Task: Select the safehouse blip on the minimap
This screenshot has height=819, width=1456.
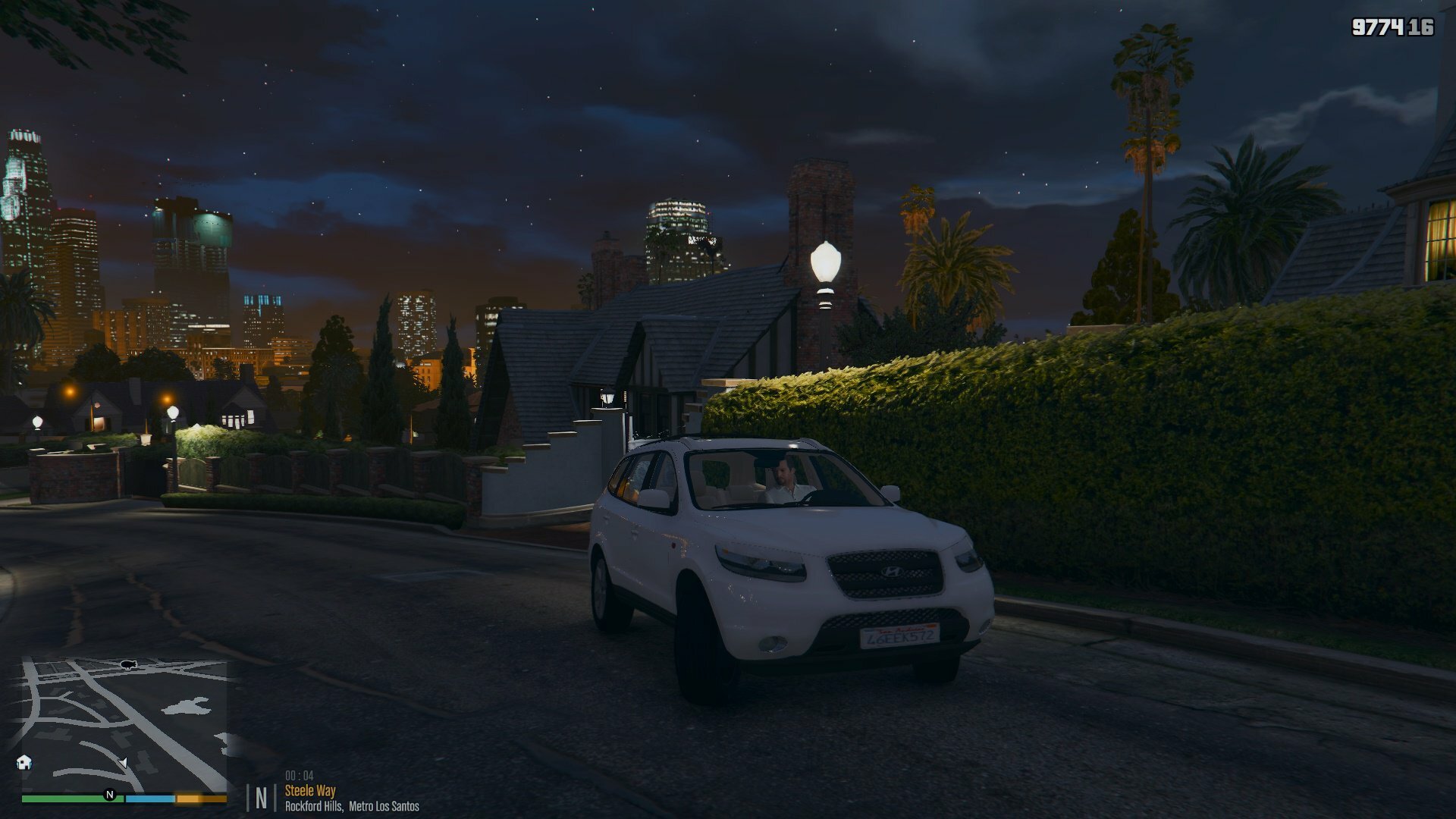Action: 24,762
